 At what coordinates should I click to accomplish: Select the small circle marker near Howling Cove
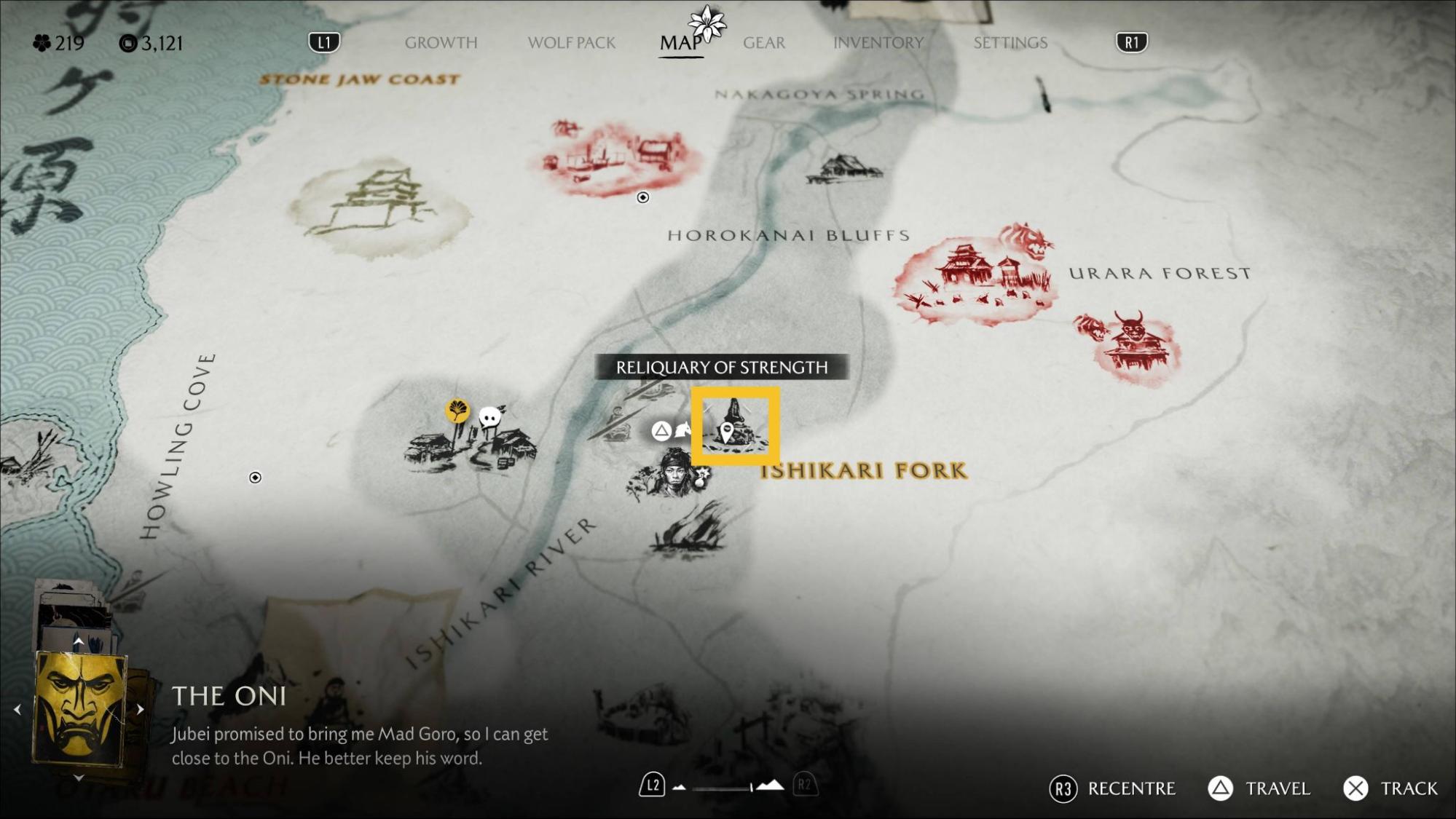pyautogui.click(x=255, y=478)
